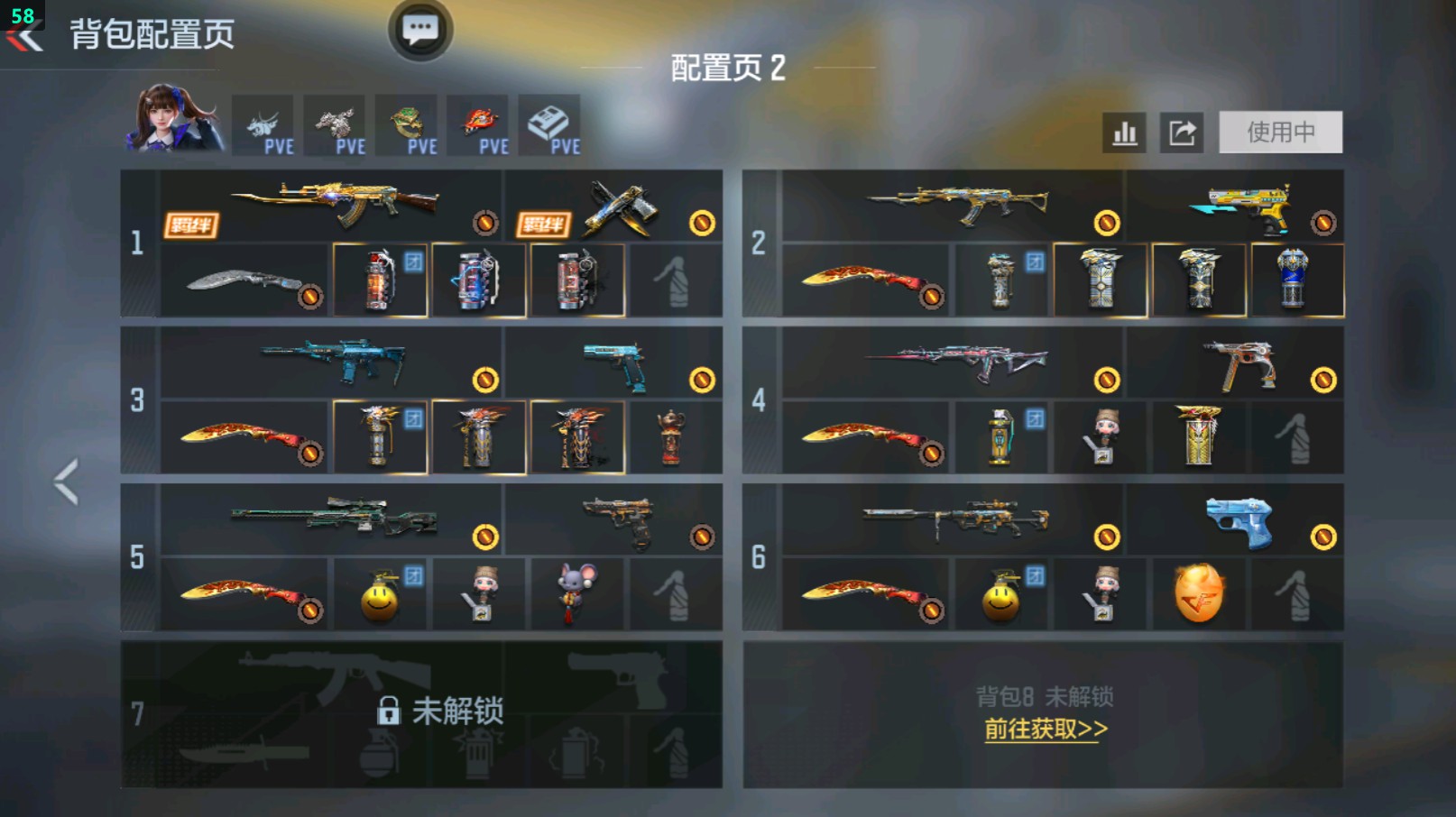Switch to loadout numbered 1

pos(137,242)
